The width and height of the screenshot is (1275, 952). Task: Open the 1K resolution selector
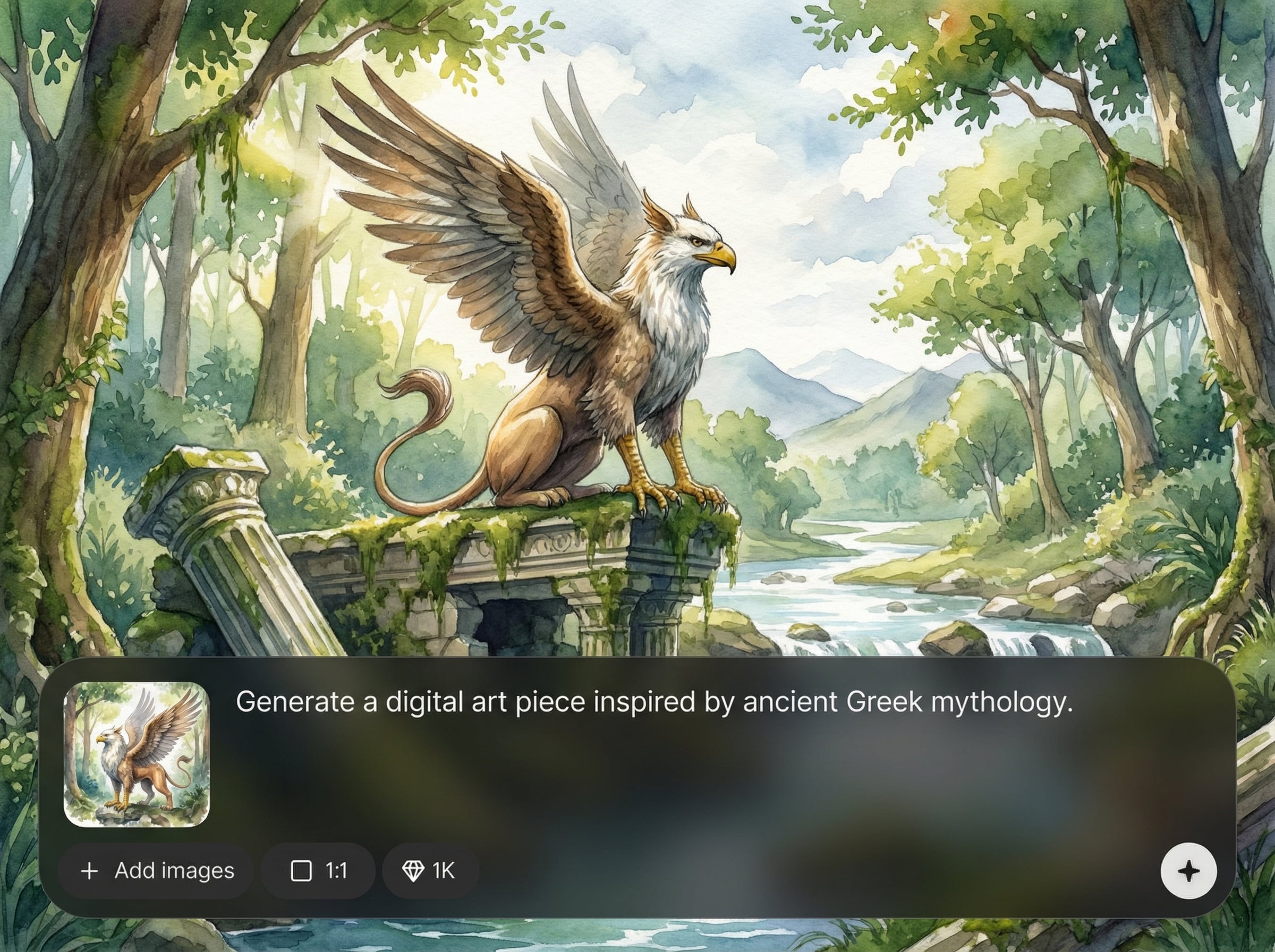pos(430,871)
